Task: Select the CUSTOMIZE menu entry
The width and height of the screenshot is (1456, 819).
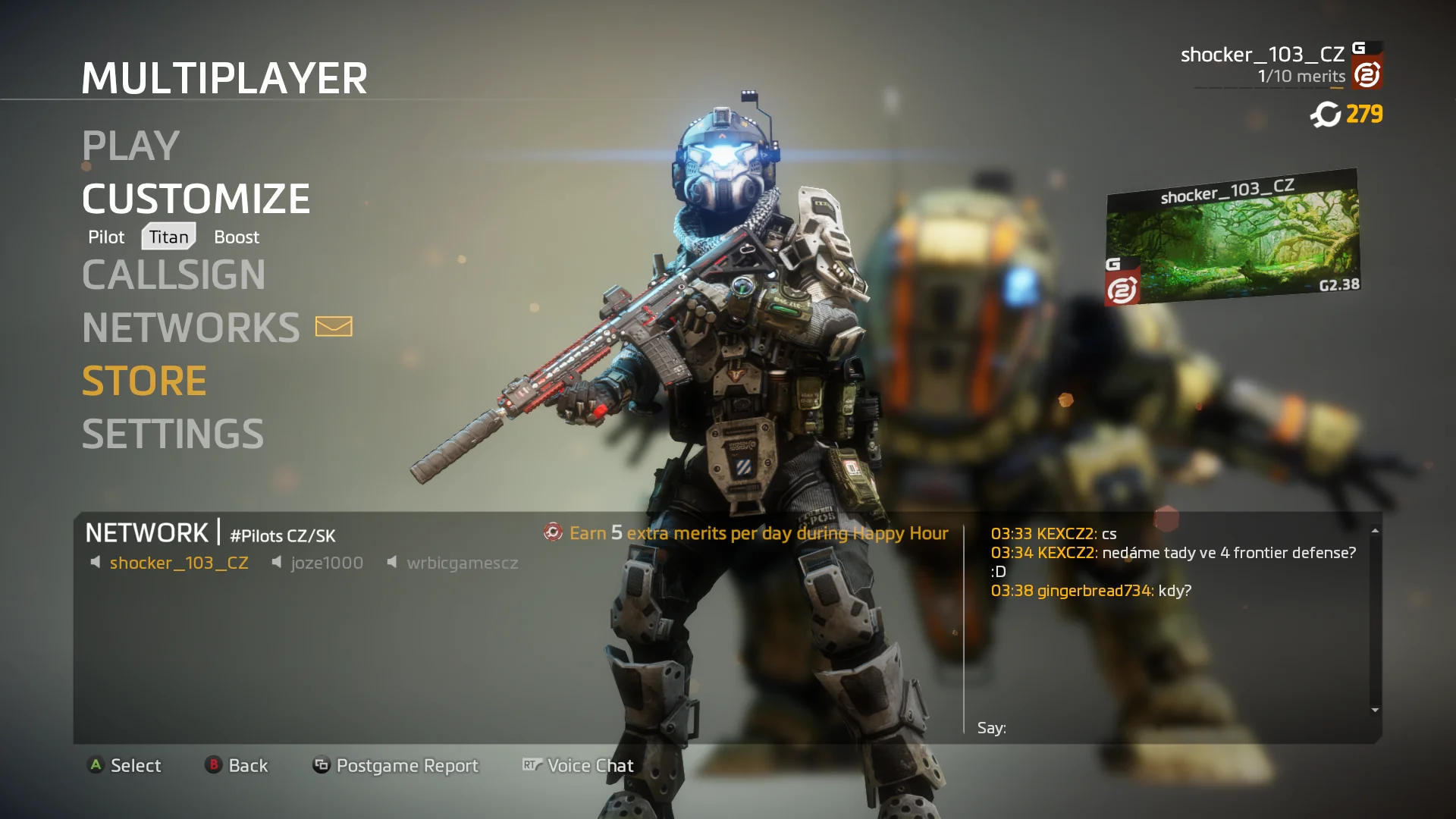Action: [196, 199]
